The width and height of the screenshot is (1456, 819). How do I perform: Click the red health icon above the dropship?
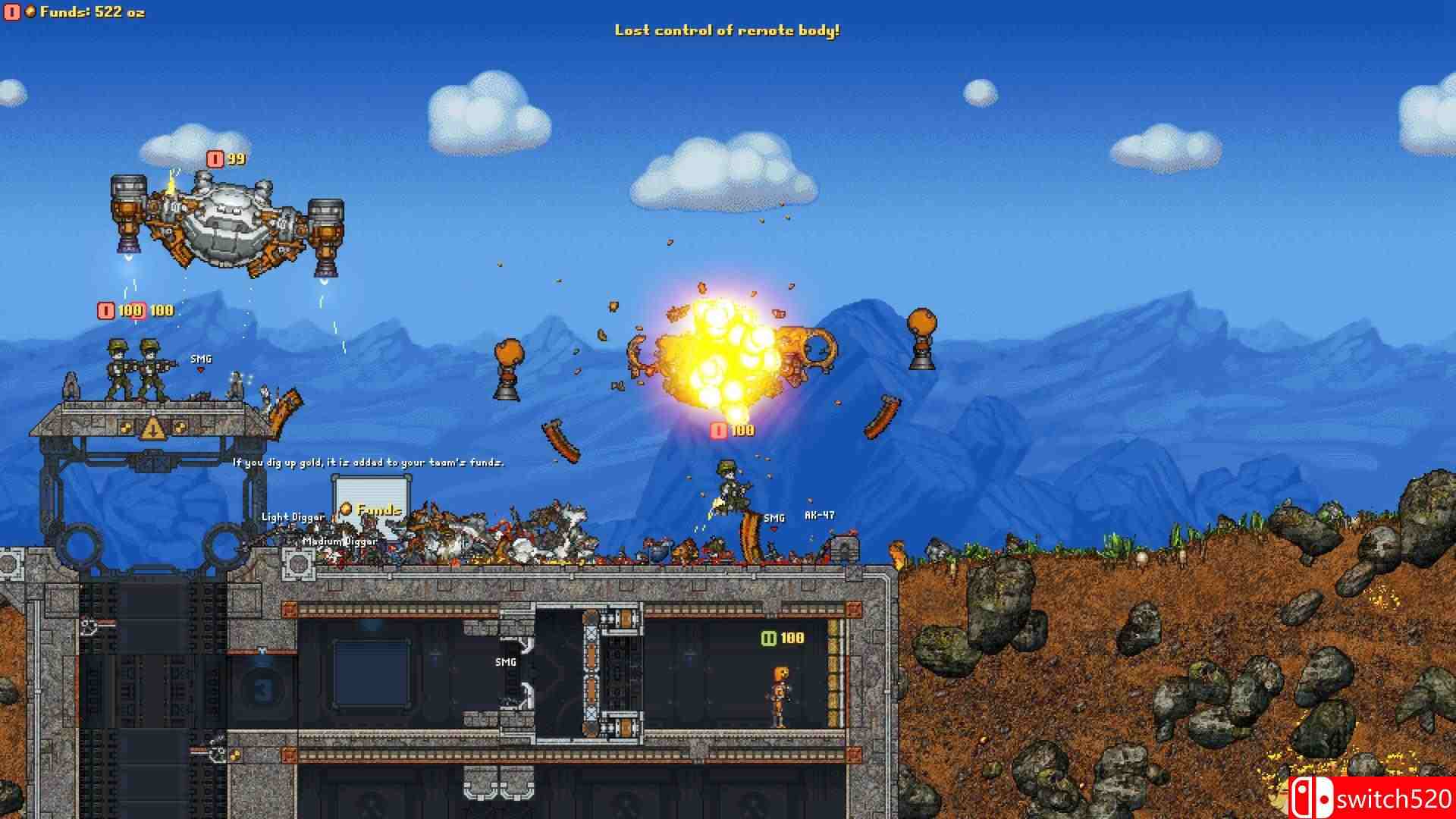pyautogui.click(x=215, y=160)
